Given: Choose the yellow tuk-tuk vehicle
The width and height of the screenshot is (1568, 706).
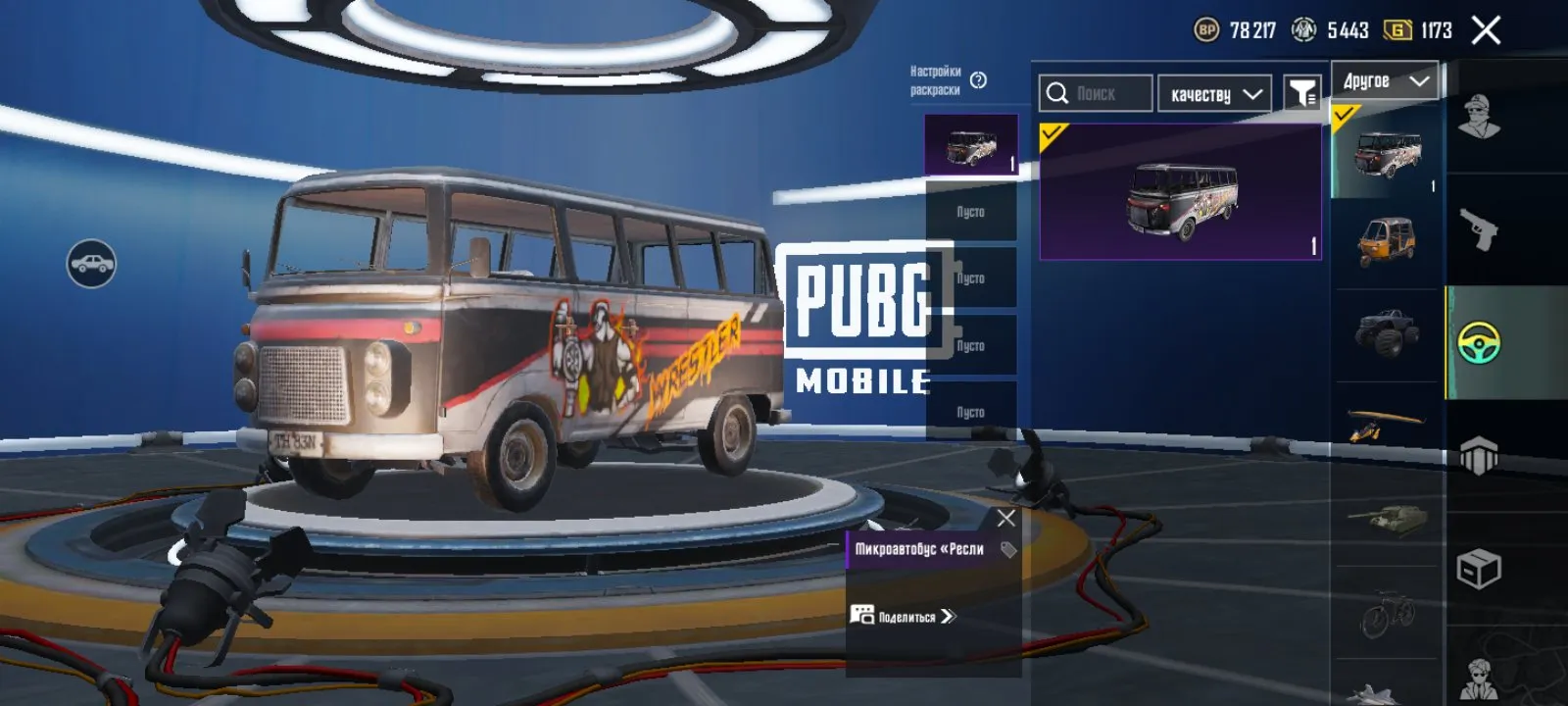Looking at the screenshot, I should [x=1386, y=242].
